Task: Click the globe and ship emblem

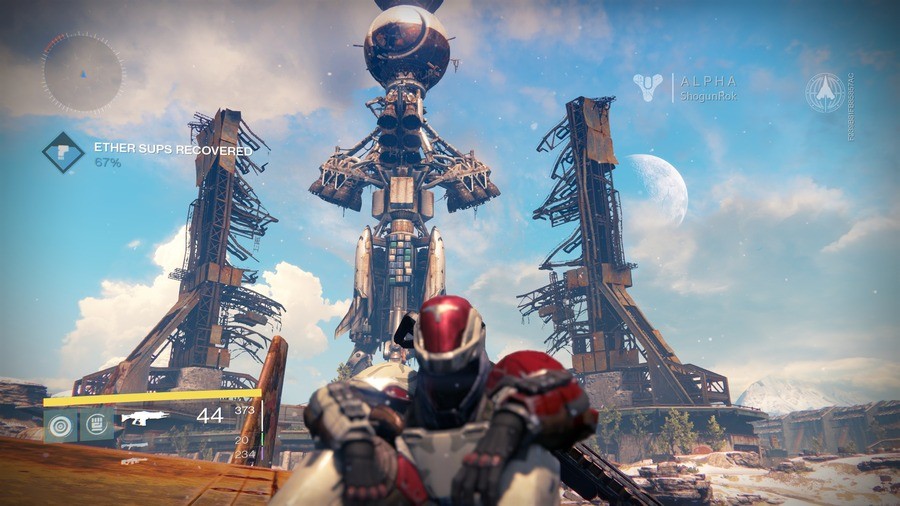Action: click(x=825, y=92)
